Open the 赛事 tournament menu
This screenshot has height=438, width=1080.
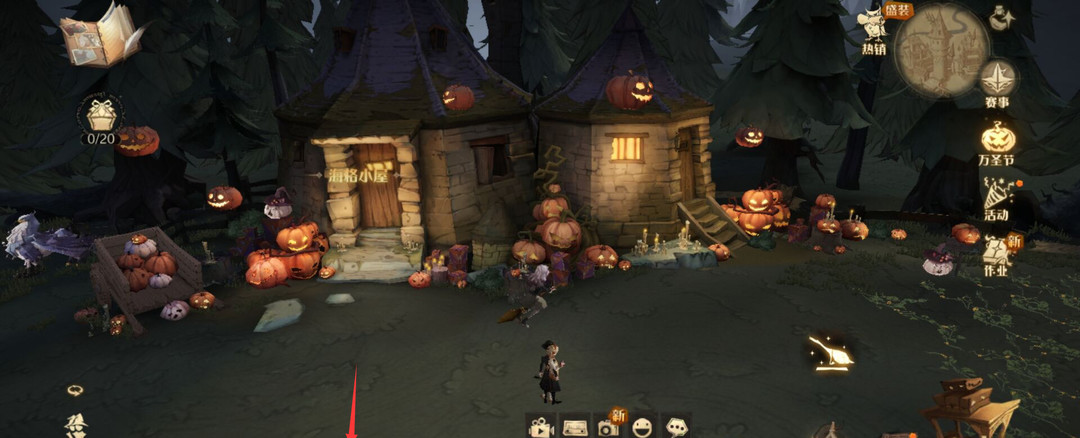point(998,83)
